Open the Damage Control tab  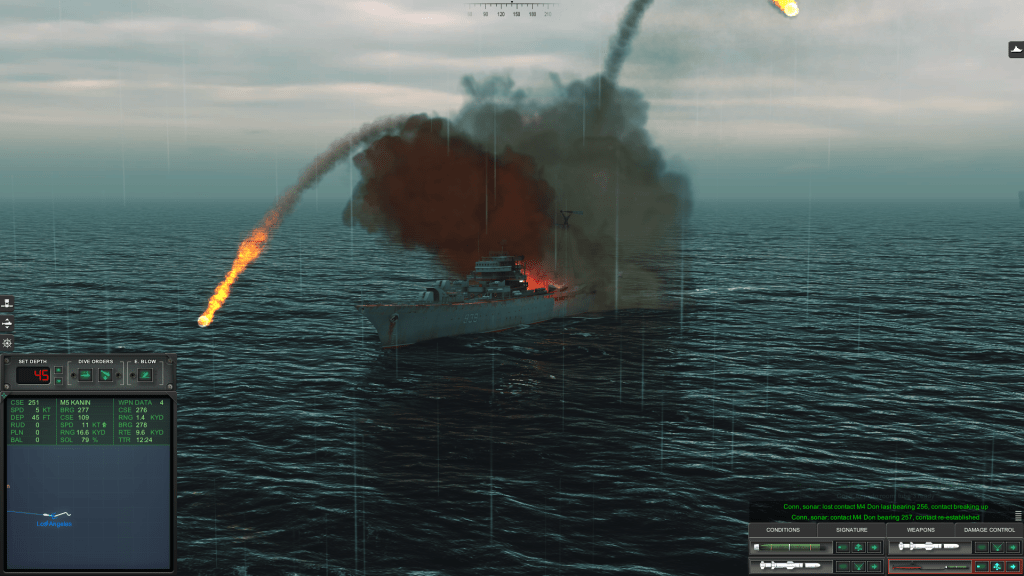point(989,530)
